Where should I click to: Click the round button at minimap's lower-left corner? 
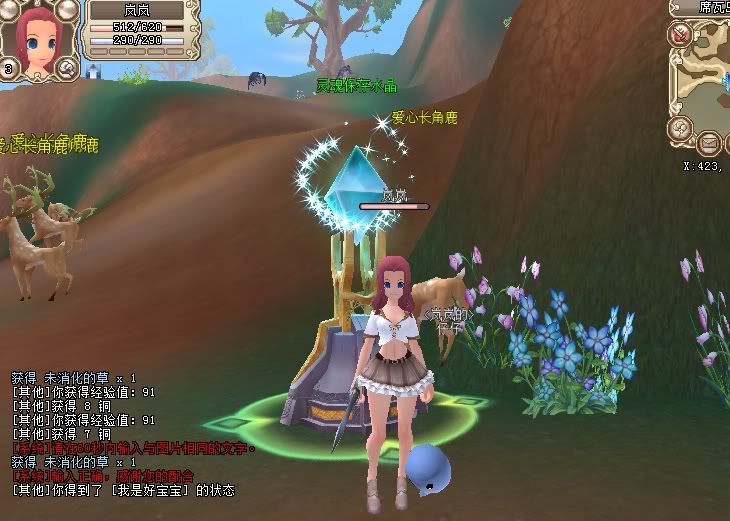tap(681, 128)
